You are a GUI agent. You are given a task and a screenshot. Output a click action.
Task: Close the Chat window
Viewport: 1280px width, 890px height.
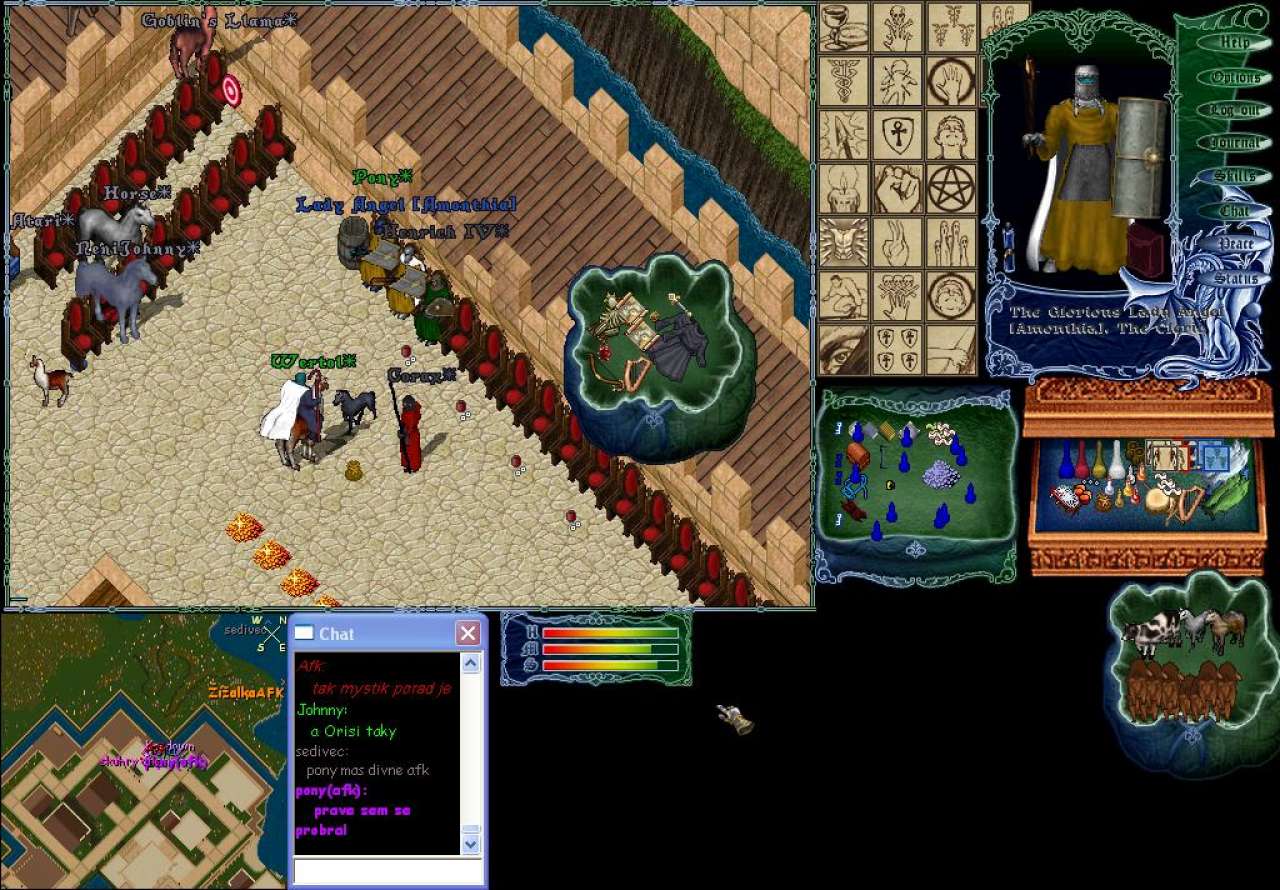(x=467, y=633)
